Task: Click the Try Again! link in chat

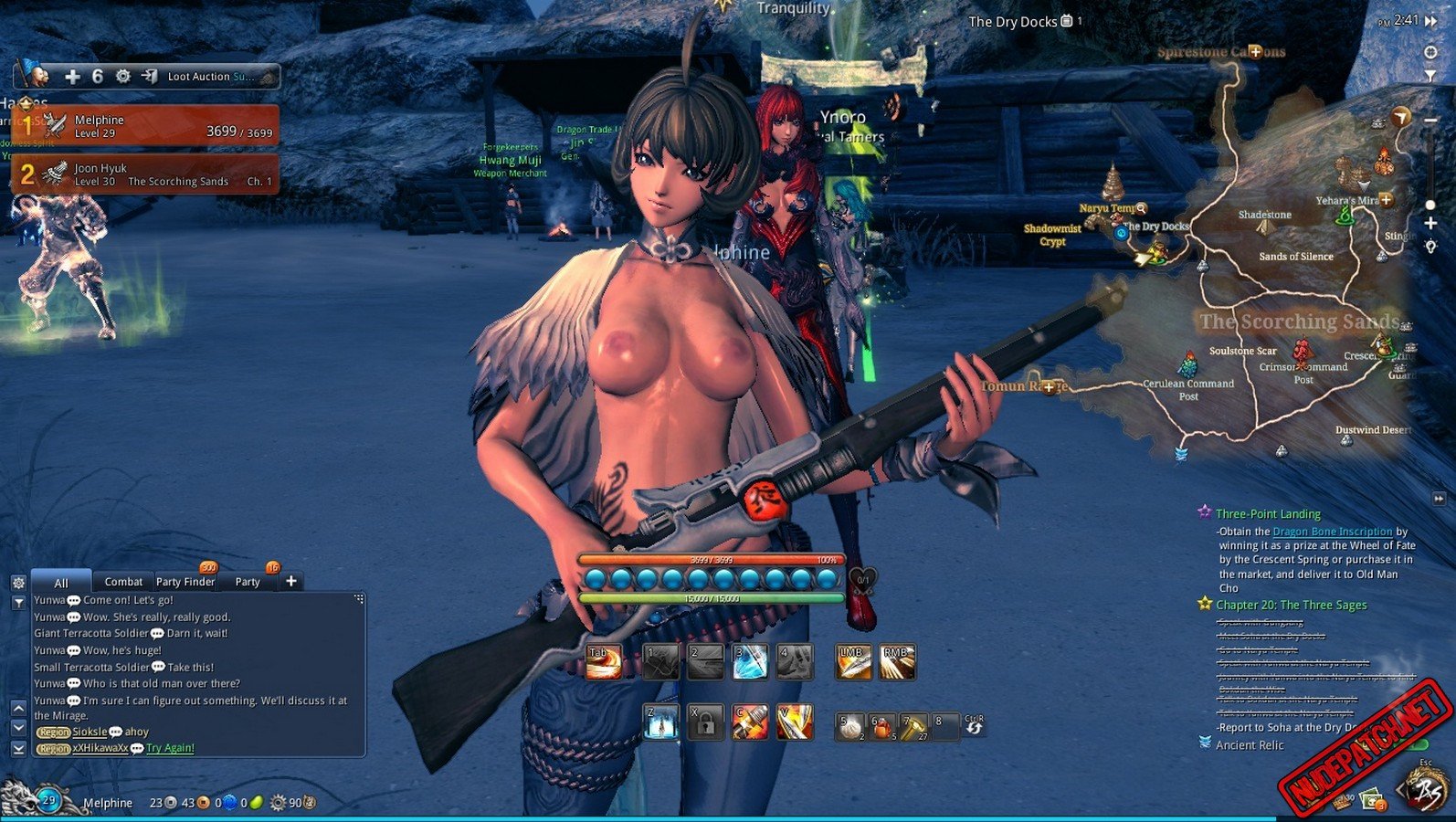Action: 170,748
